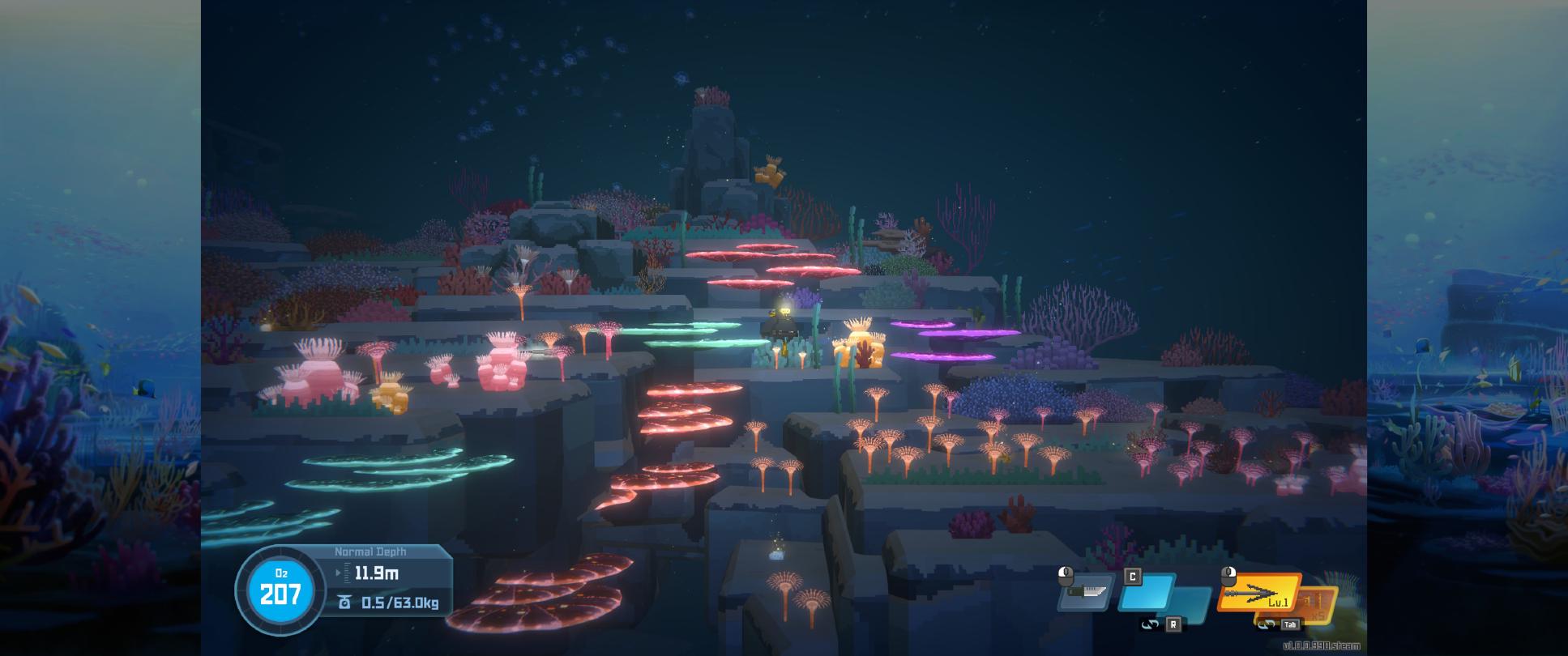This screenshot has width=1568, height=656.
Task: Click the x5 spare harpoon ammo icon
Action: pyautogui.click(x=1317, y=607)
